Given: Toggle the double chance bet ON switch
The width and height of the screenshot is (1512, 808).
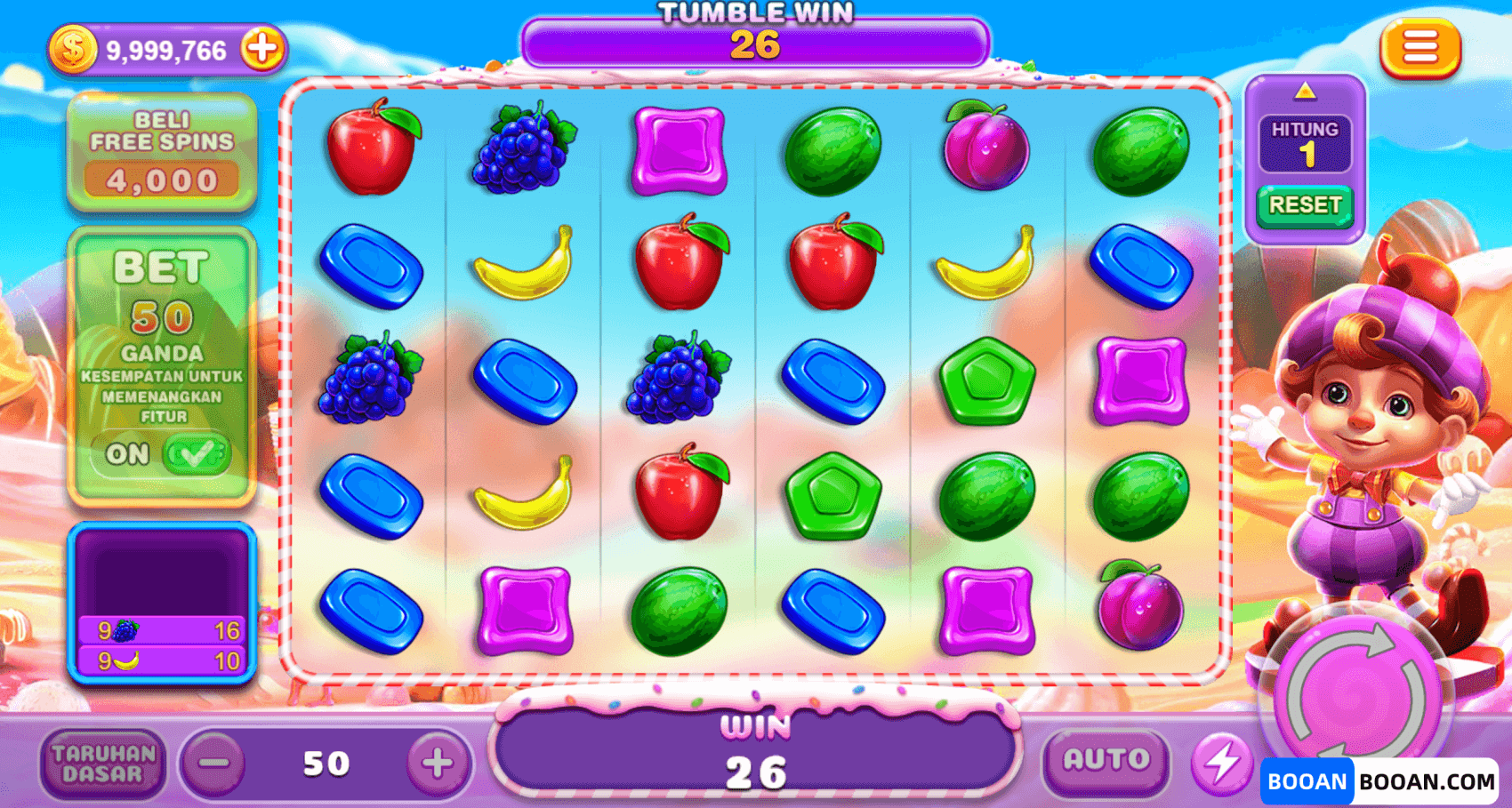Looking at the screenshot, I should (196, 454).
